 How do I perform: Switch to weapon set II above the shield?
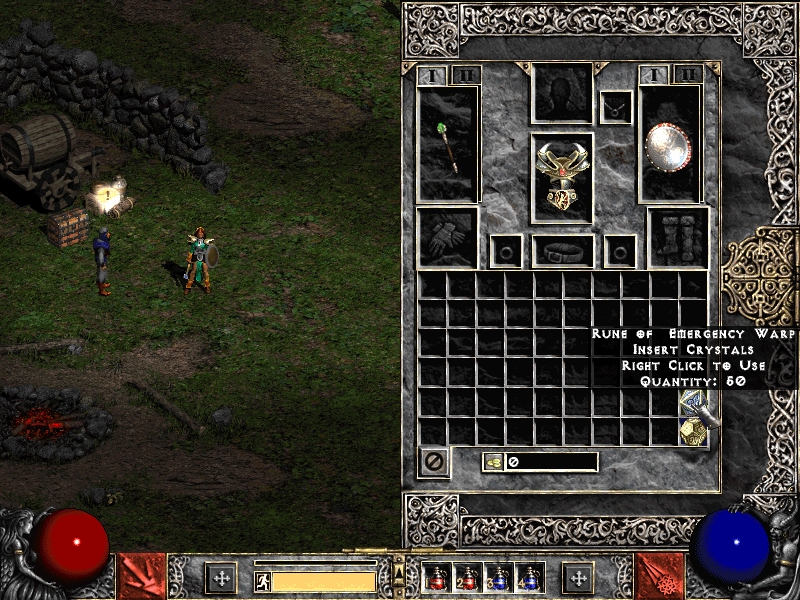pos(688,75)
